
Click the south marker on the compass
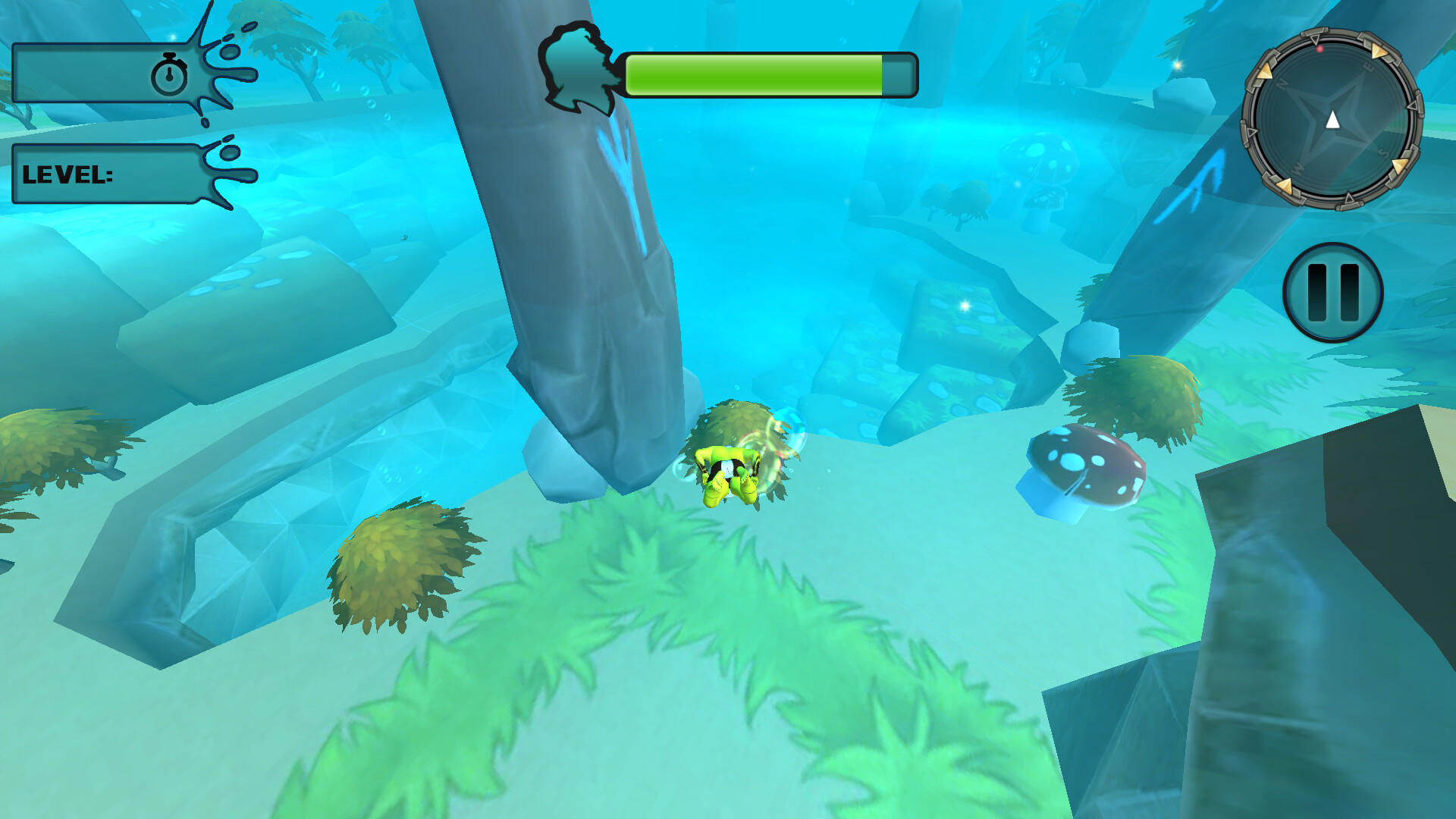click(1384, 152)
